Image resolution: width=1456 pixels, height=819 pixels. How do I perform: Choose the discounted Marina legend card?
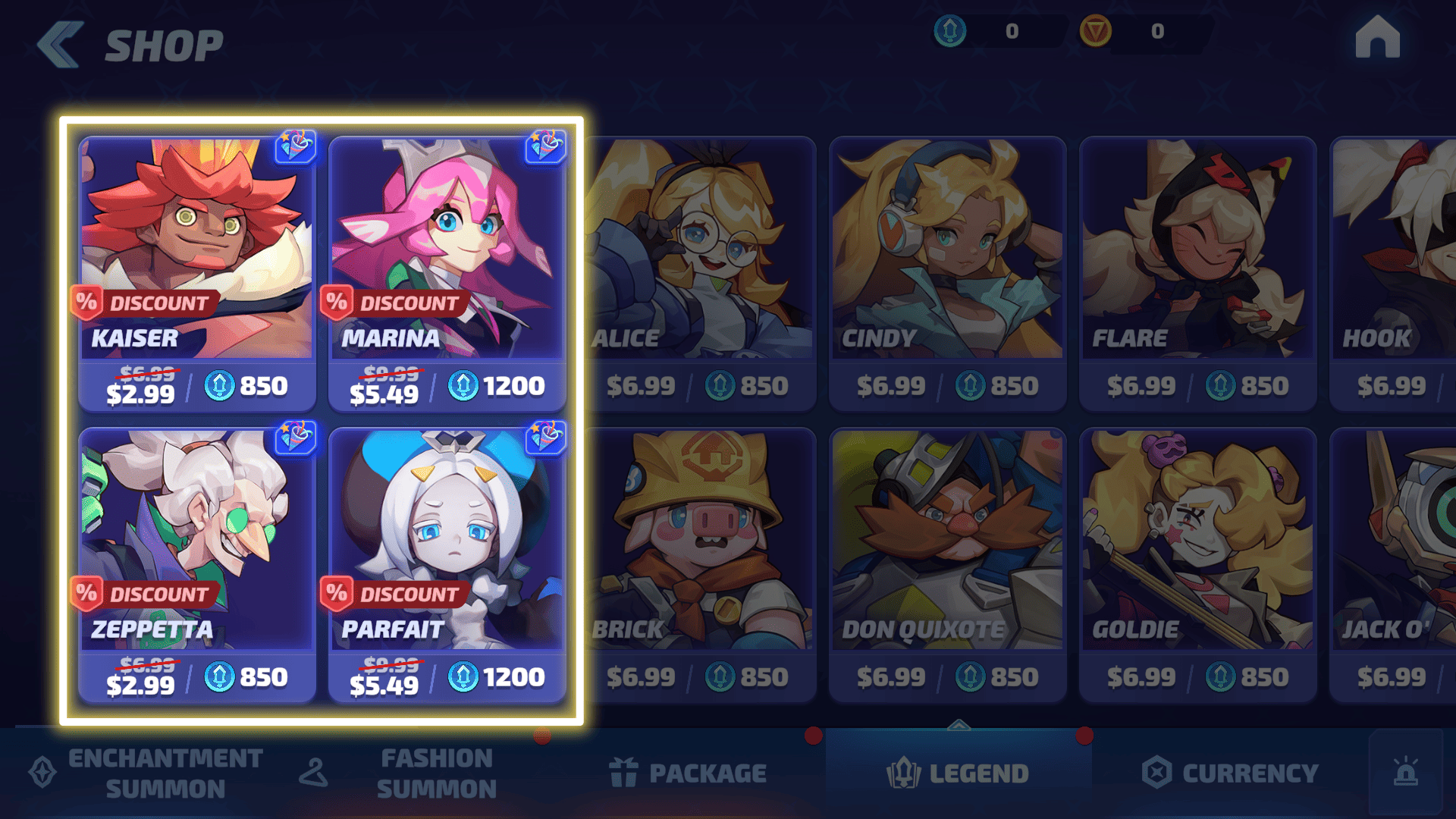coord(447,273)
